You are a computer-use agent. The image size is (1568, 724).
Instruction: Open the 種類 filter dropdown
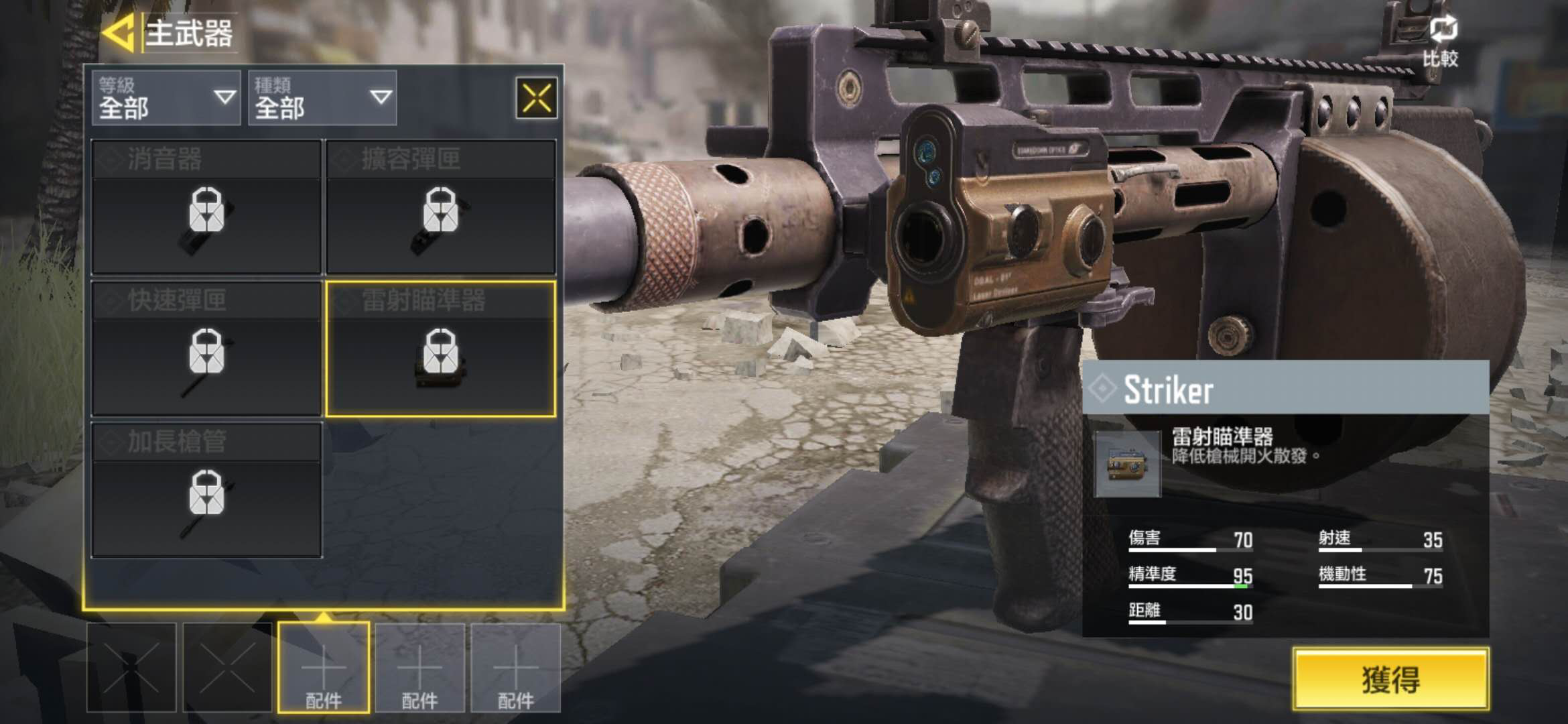(322, 98)
